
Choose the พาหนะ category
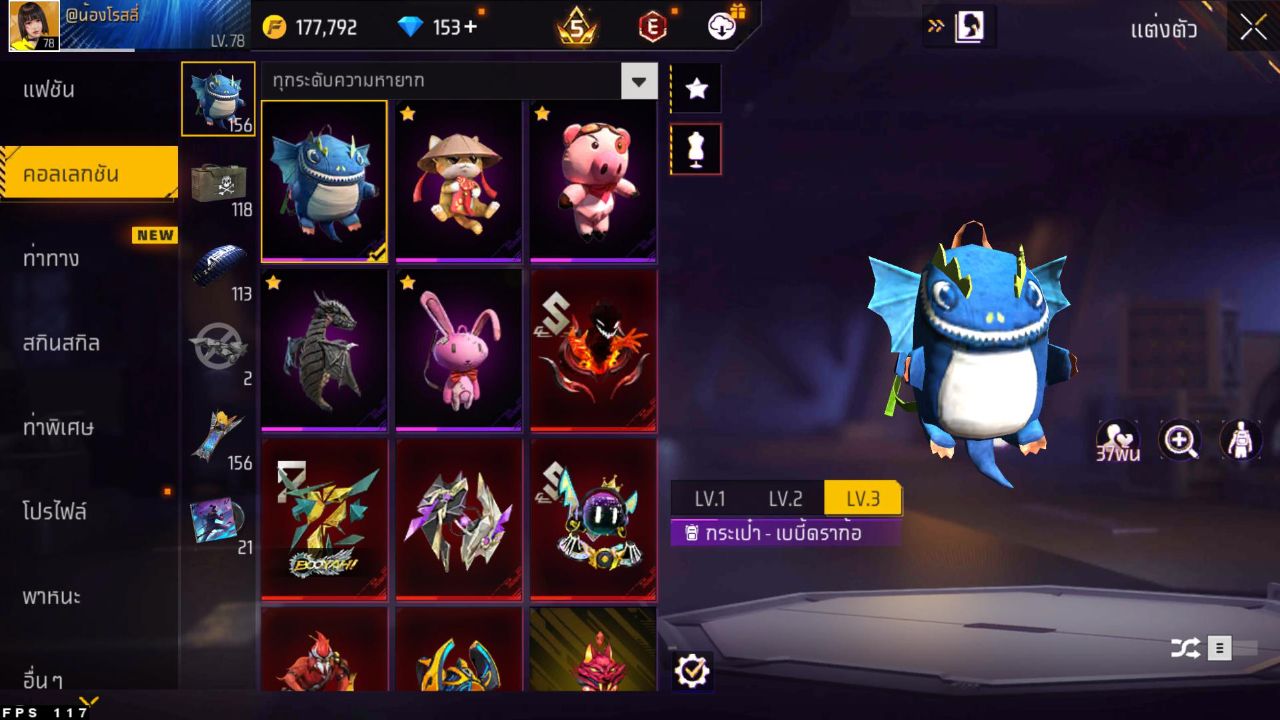52,597
